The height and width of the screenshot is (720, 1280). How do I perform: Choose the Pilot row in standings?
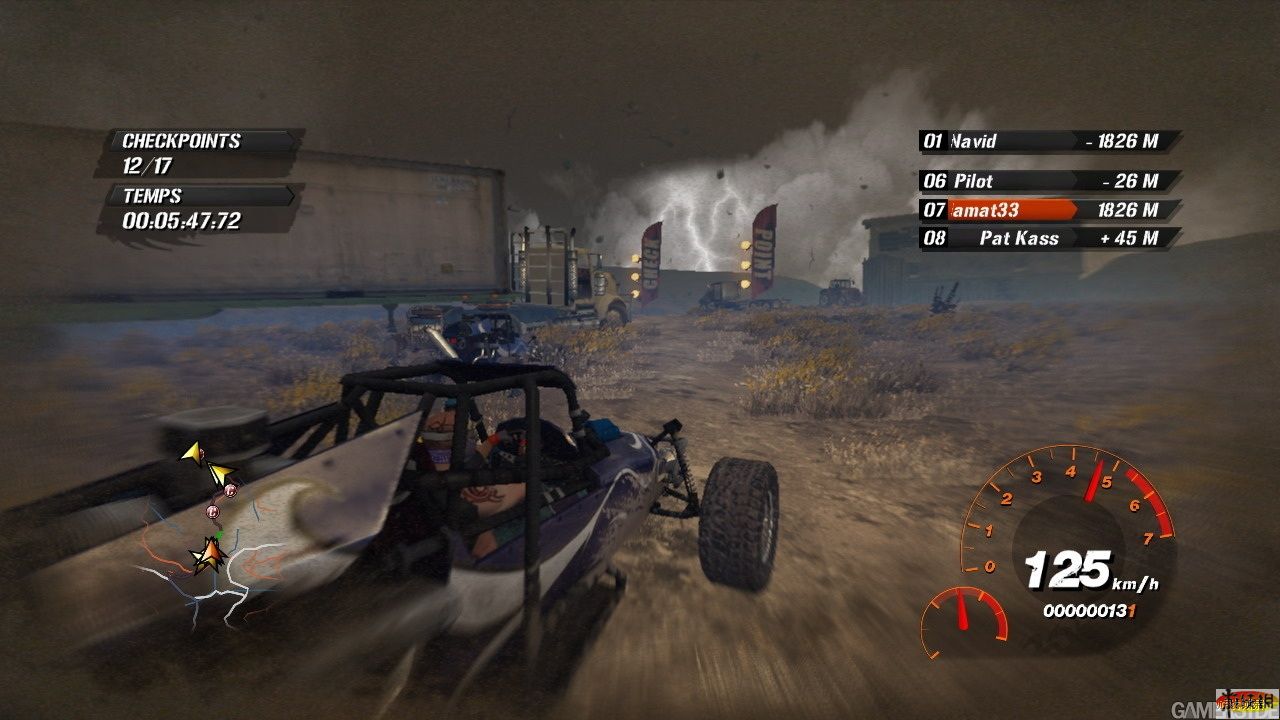1048,181
